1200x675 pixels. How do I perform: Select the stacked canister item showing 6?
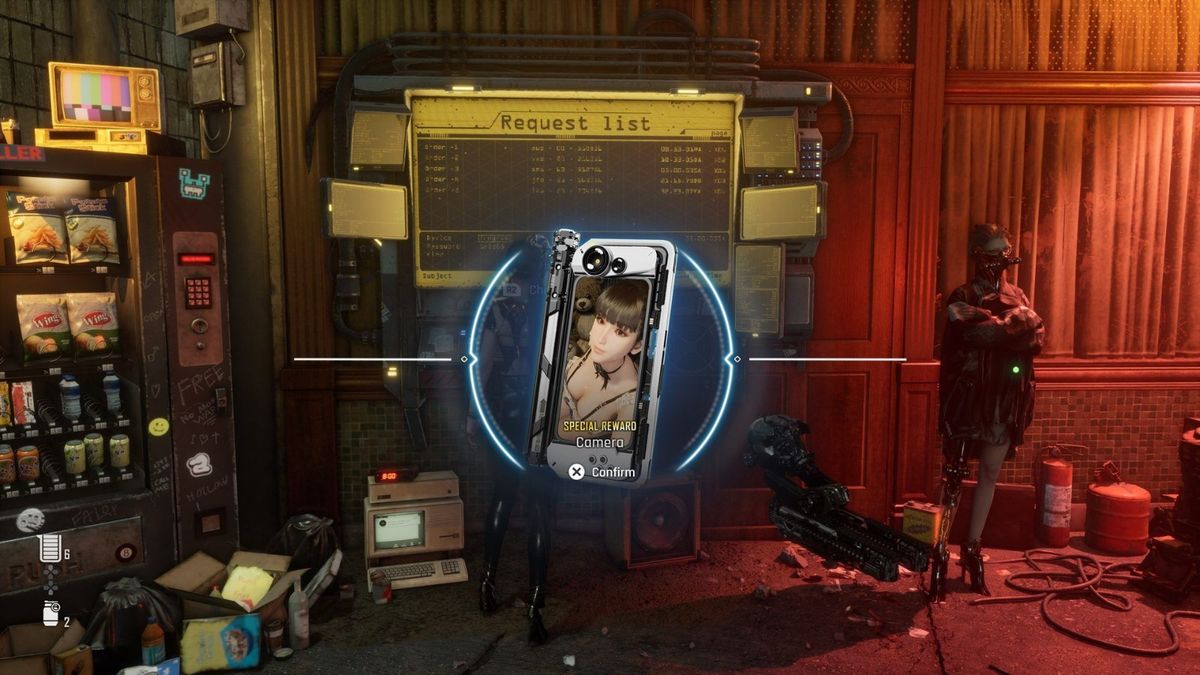[49, 548]
